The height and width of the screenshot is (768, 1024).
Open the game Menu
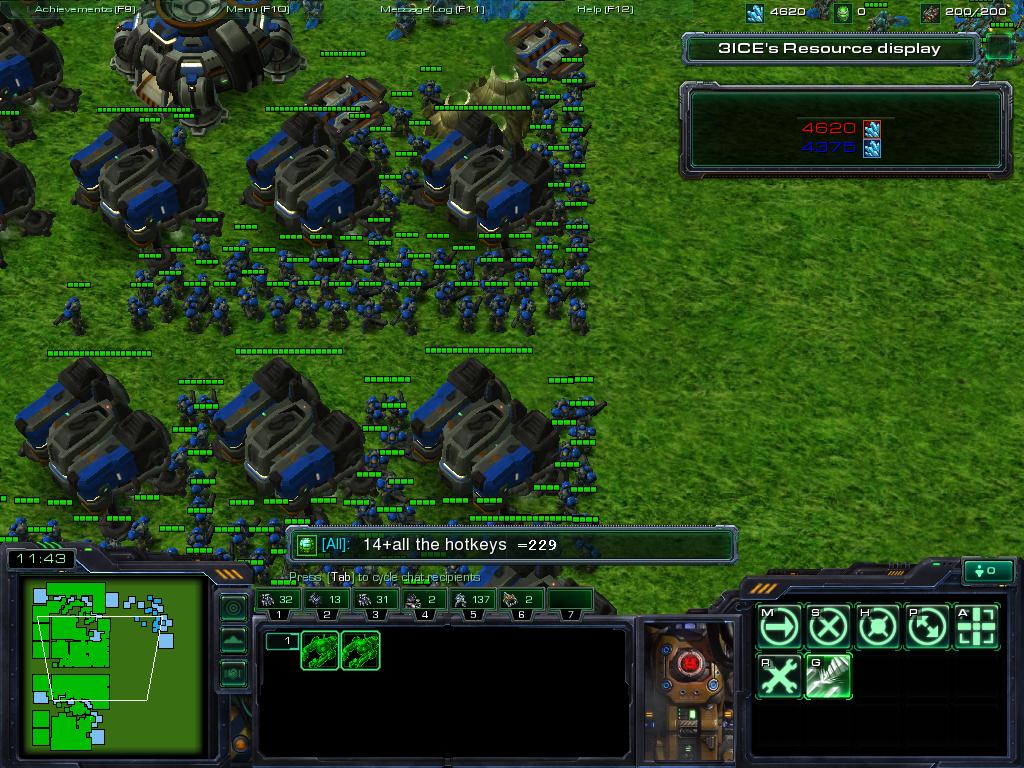pyautogui.click(x=257, y=9)
